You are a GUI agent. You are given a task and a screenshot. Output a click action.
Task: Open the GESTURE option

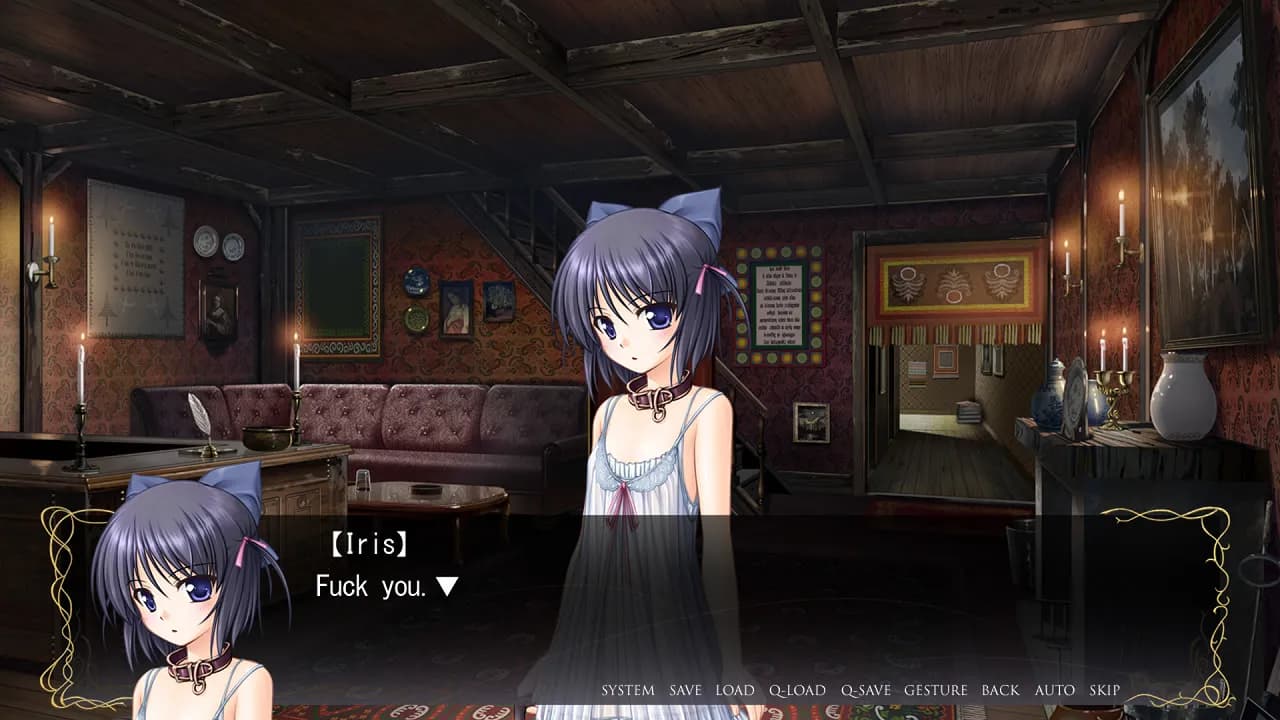(936, 690)
